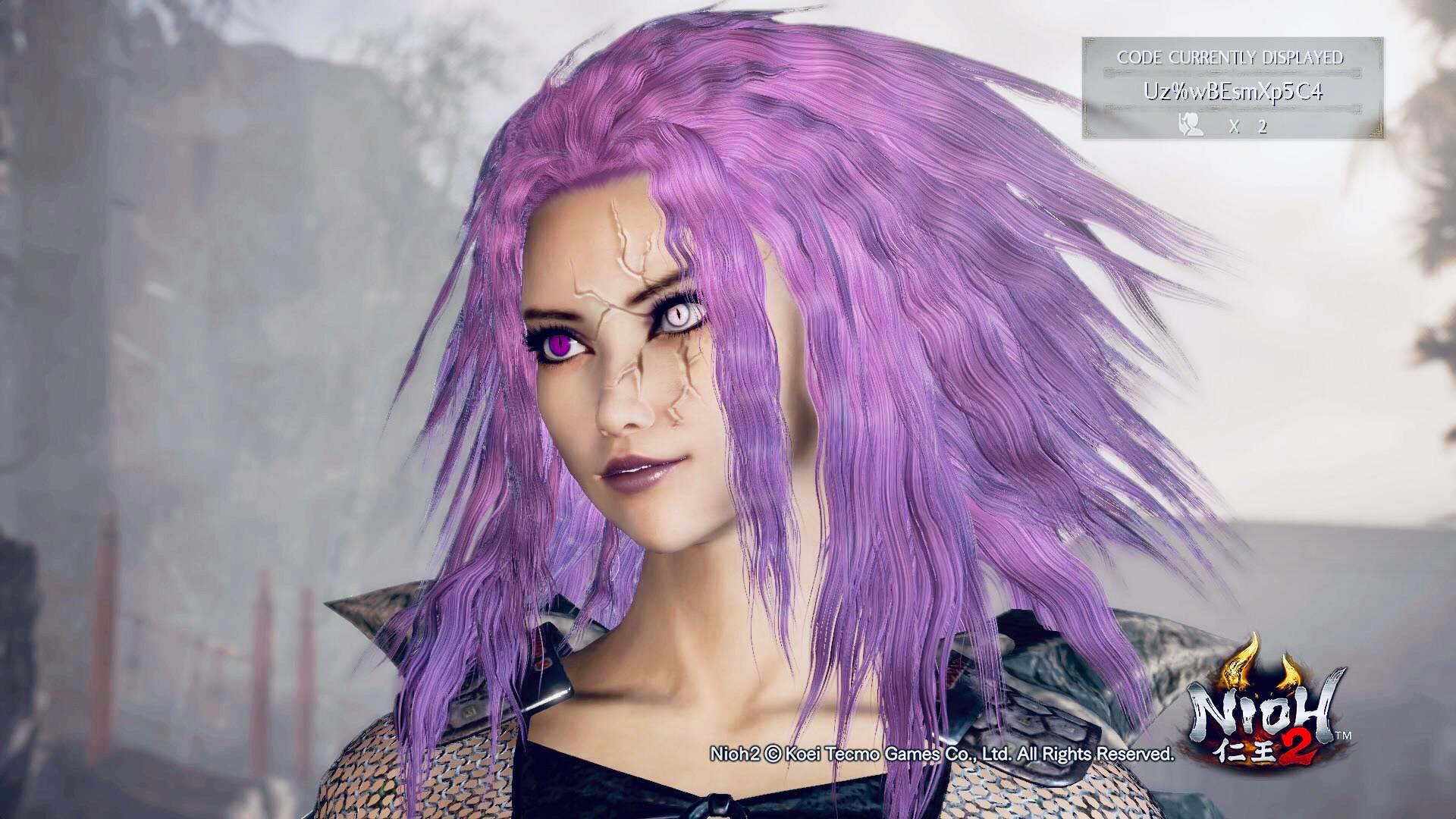Click the TM trademark symbol beside the logo
Viewport: 1456px width, 819px height.
click(1342, 734)
